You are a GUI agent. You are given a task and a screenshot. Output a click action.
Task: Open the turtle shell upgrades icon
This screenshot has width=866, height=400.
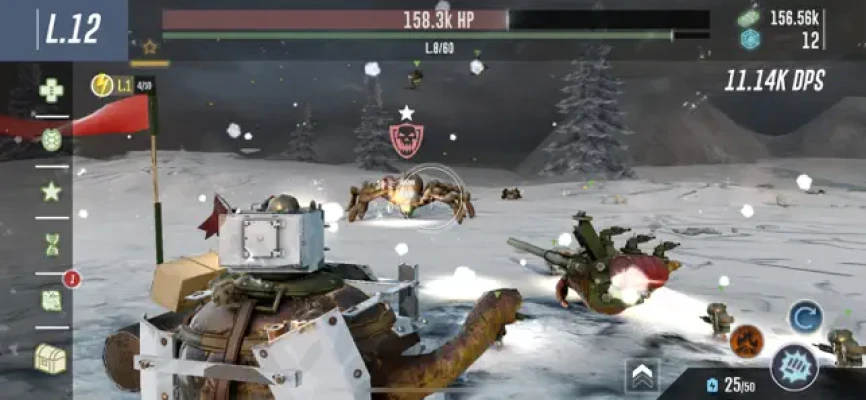pyautogui.click(x=51, y=140)
